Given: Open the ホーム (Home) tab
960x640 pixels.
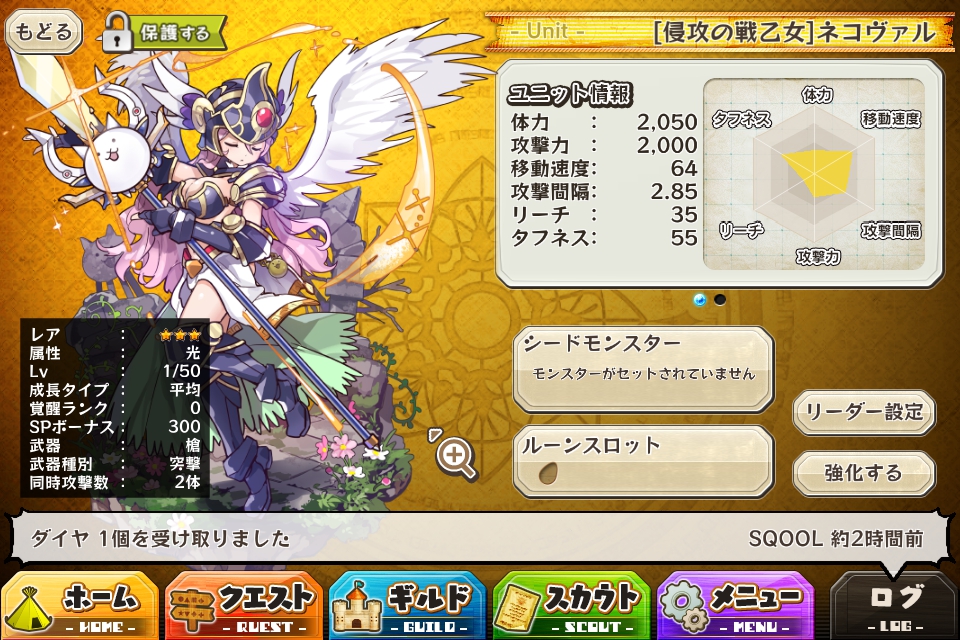Looking at the screenshot, I should (80, 604).
